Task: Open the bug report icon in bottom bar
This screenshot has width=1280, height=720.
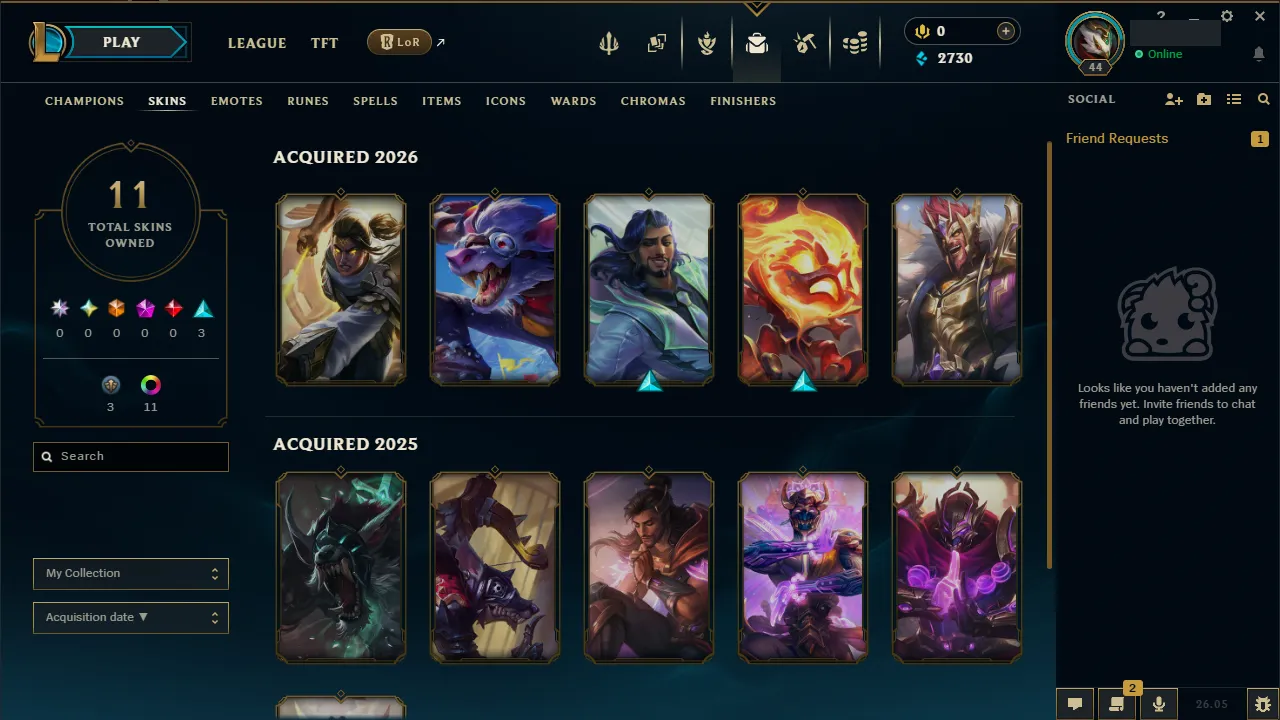Action: (x=1263, y=704)
